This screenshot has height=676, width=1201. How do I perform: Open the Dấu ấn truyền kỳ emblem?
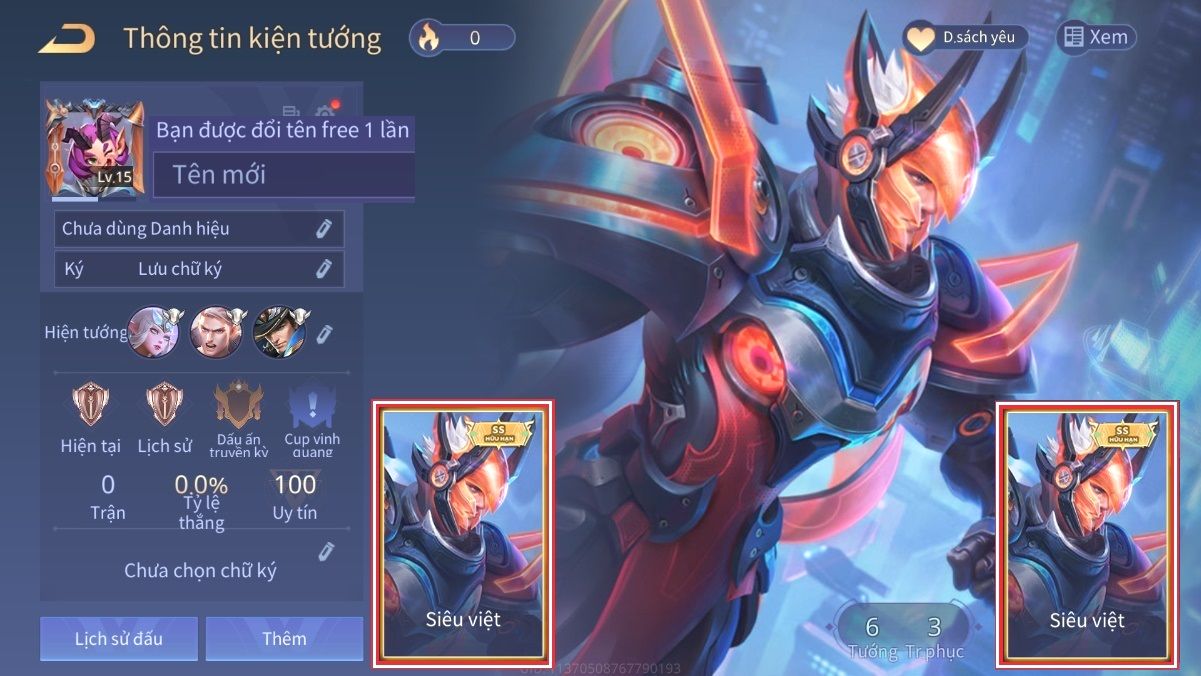(238, 405)
